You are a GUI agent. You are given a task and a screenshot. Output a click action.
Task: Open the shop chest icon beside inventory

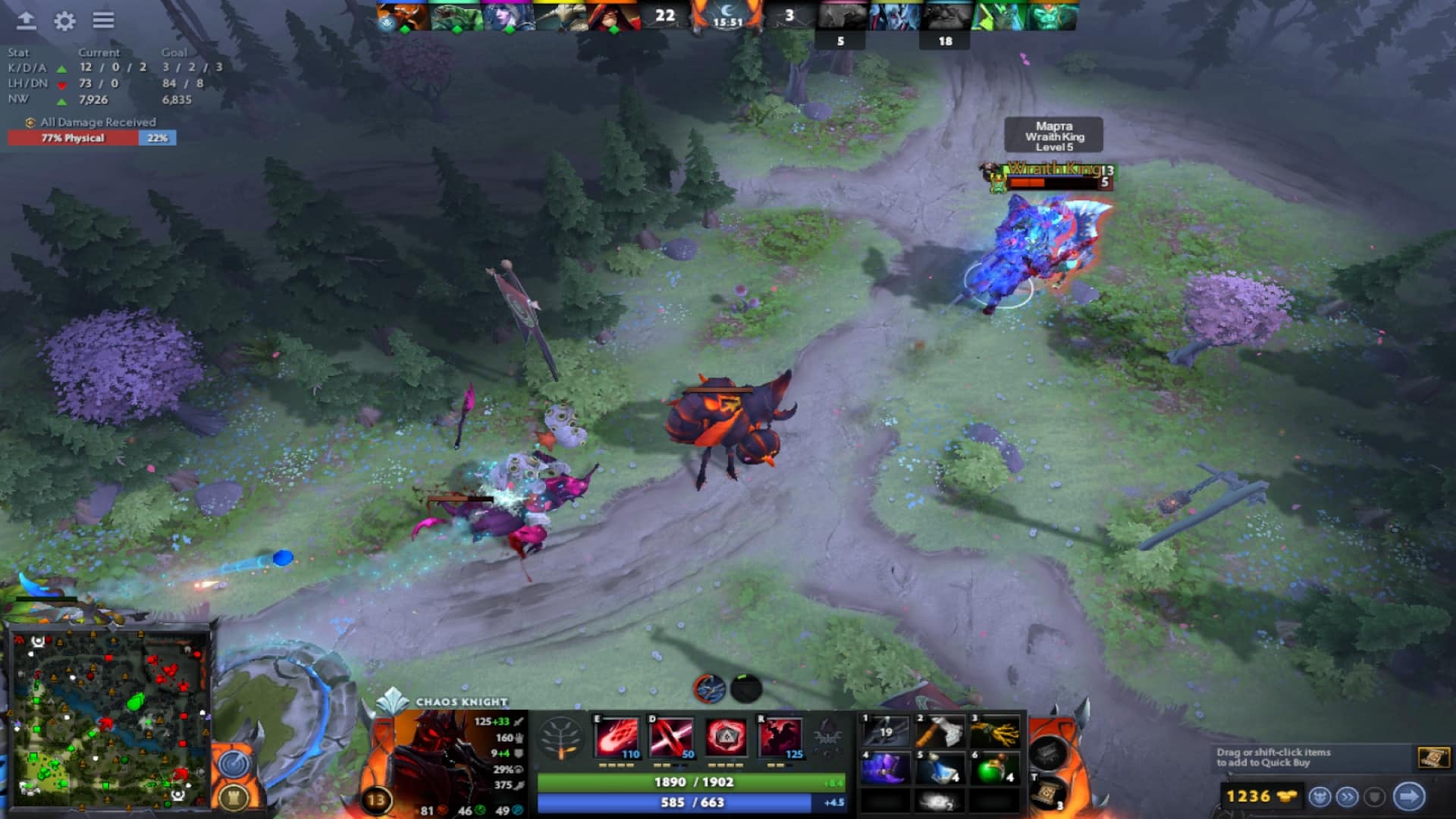tap(1049, 753)
